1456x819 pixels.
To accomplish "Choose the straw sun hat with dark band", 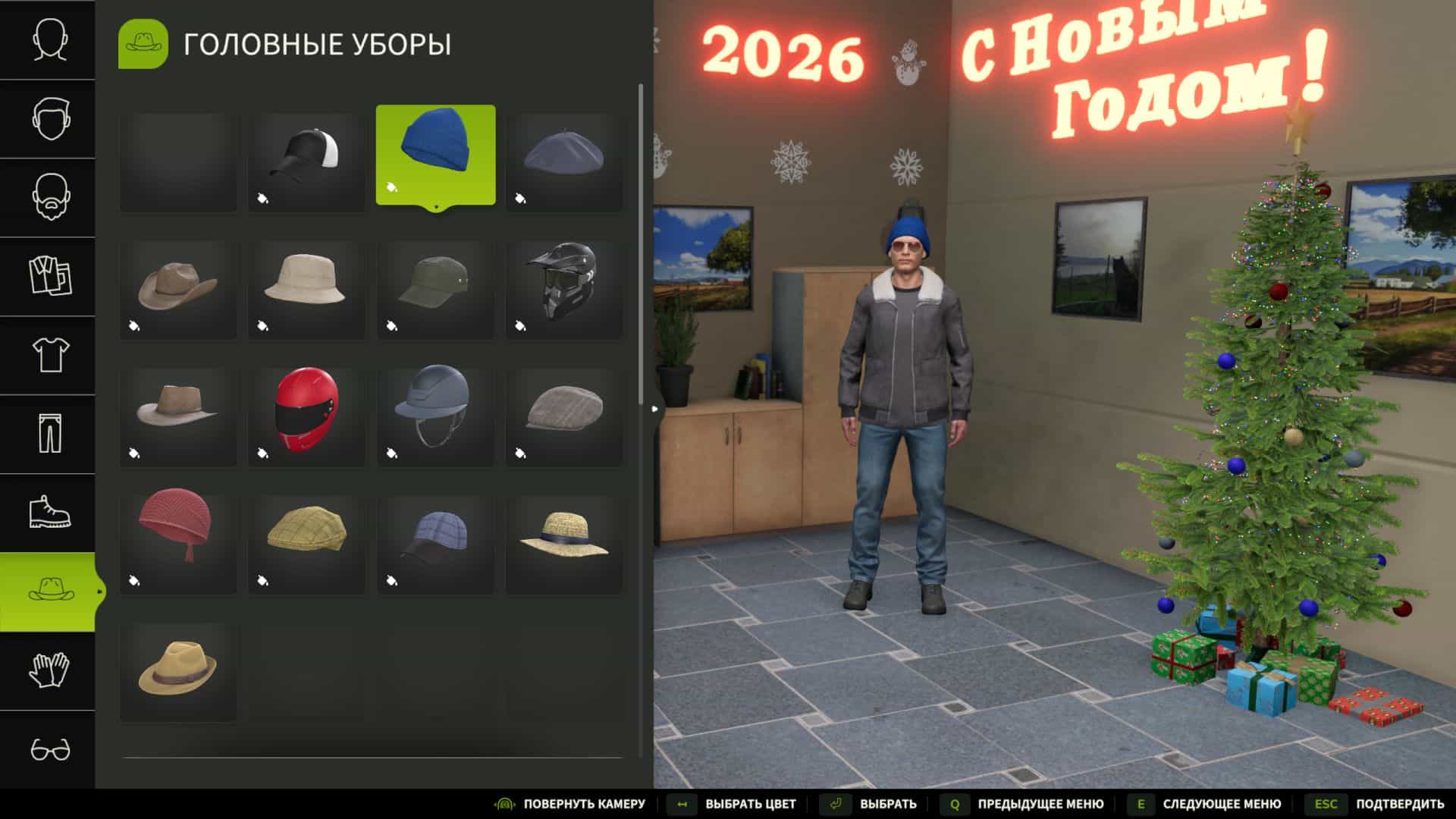I will point(564,544).
